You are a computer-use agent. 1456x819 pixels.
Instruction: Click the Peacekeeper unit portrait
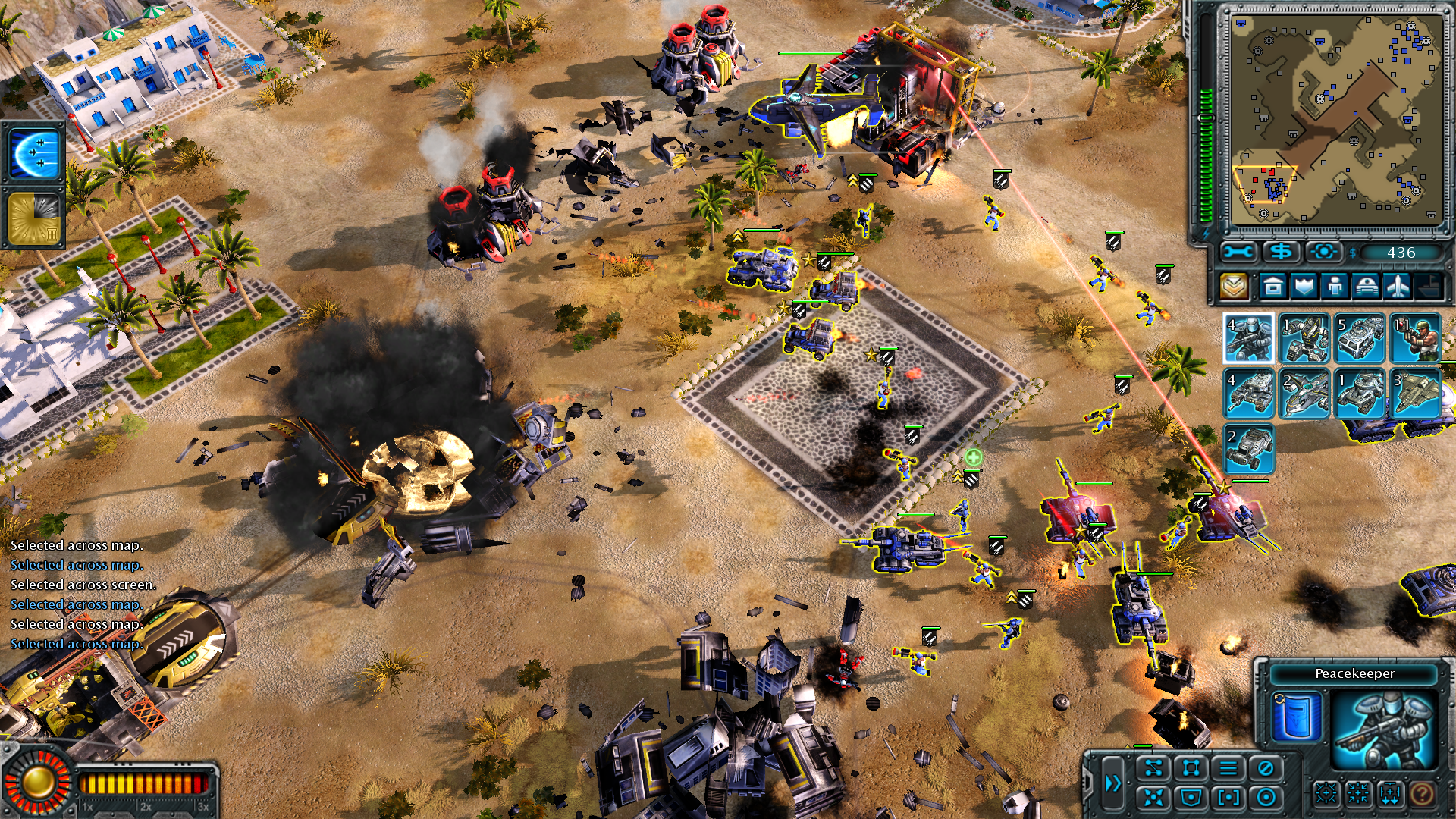point(1384,728)
